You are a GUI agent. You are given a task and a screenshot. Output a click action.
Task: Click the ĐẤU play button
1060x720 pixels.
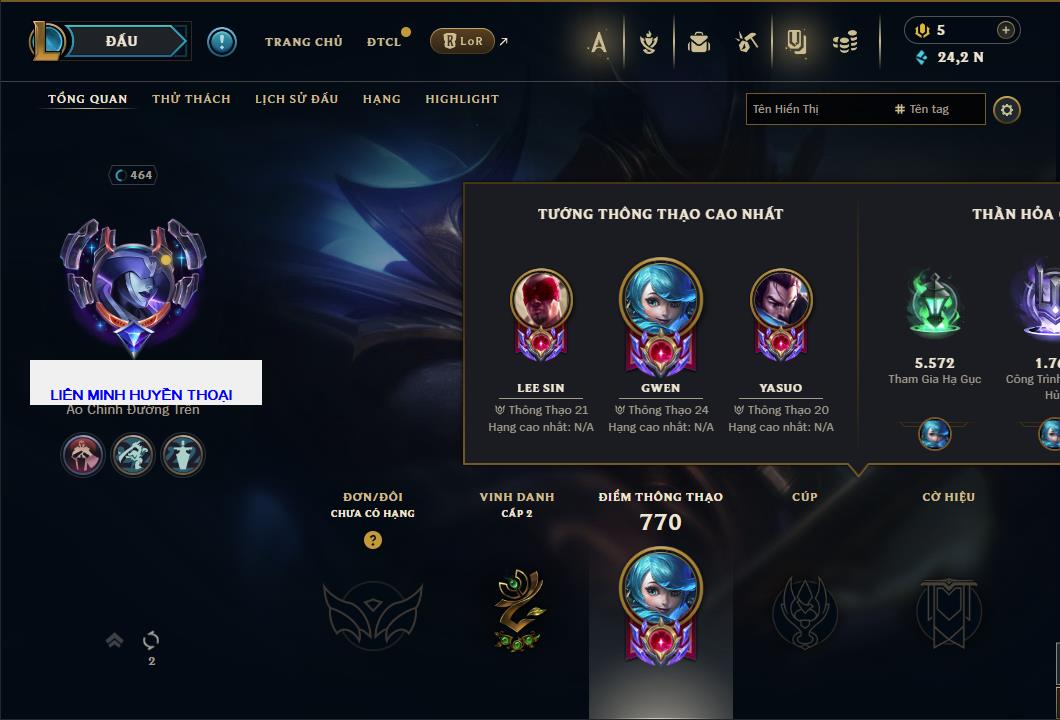[122, 41]
